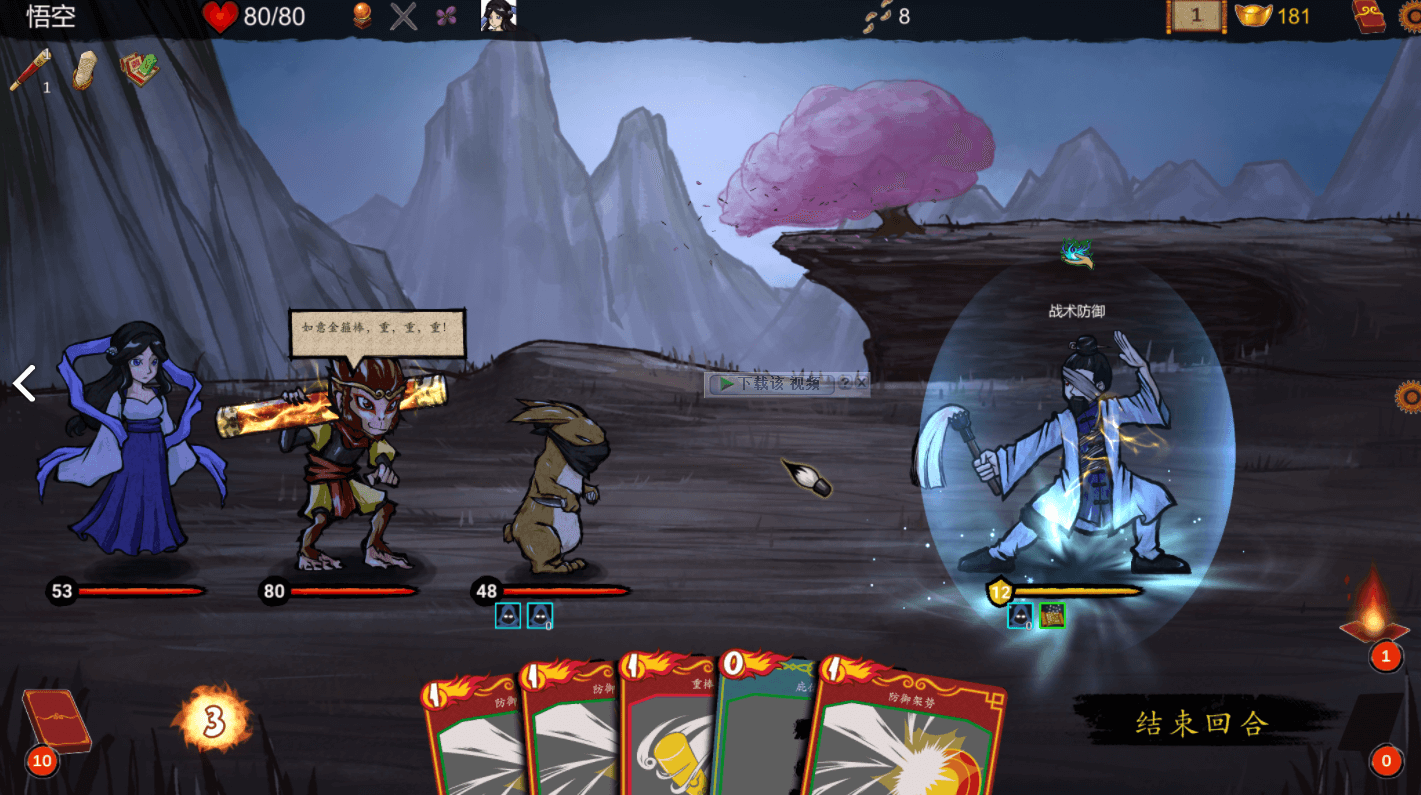Select the purple flower item slot
This screenshot has height=795, width=1421.
click(446, 16)
